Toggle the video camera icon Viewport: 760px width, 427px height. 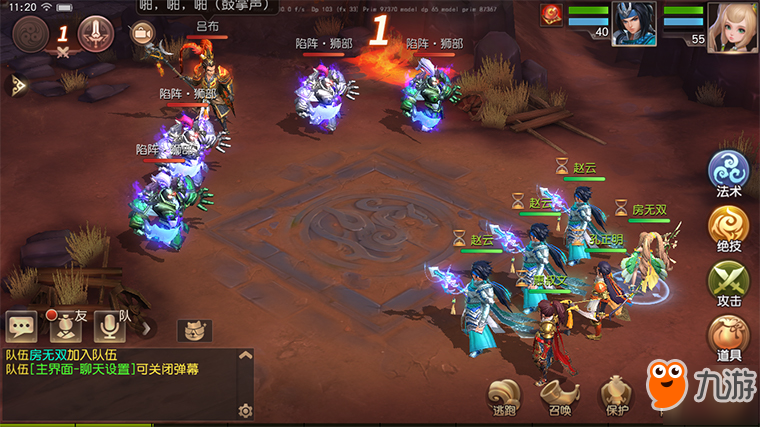(142, 33)
